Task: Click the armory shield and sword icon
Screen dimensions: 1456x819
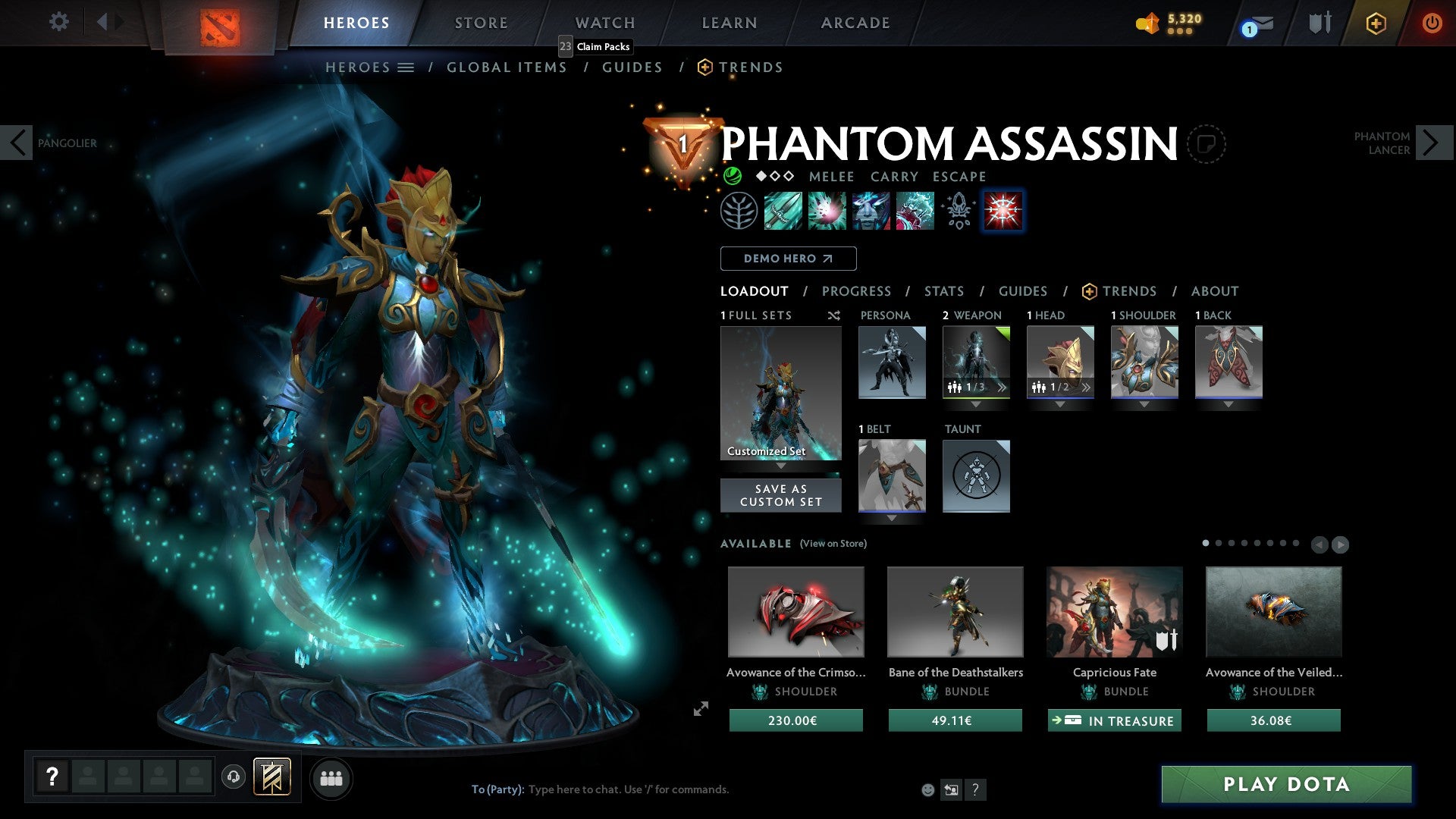Action: tap(1319, 23)
